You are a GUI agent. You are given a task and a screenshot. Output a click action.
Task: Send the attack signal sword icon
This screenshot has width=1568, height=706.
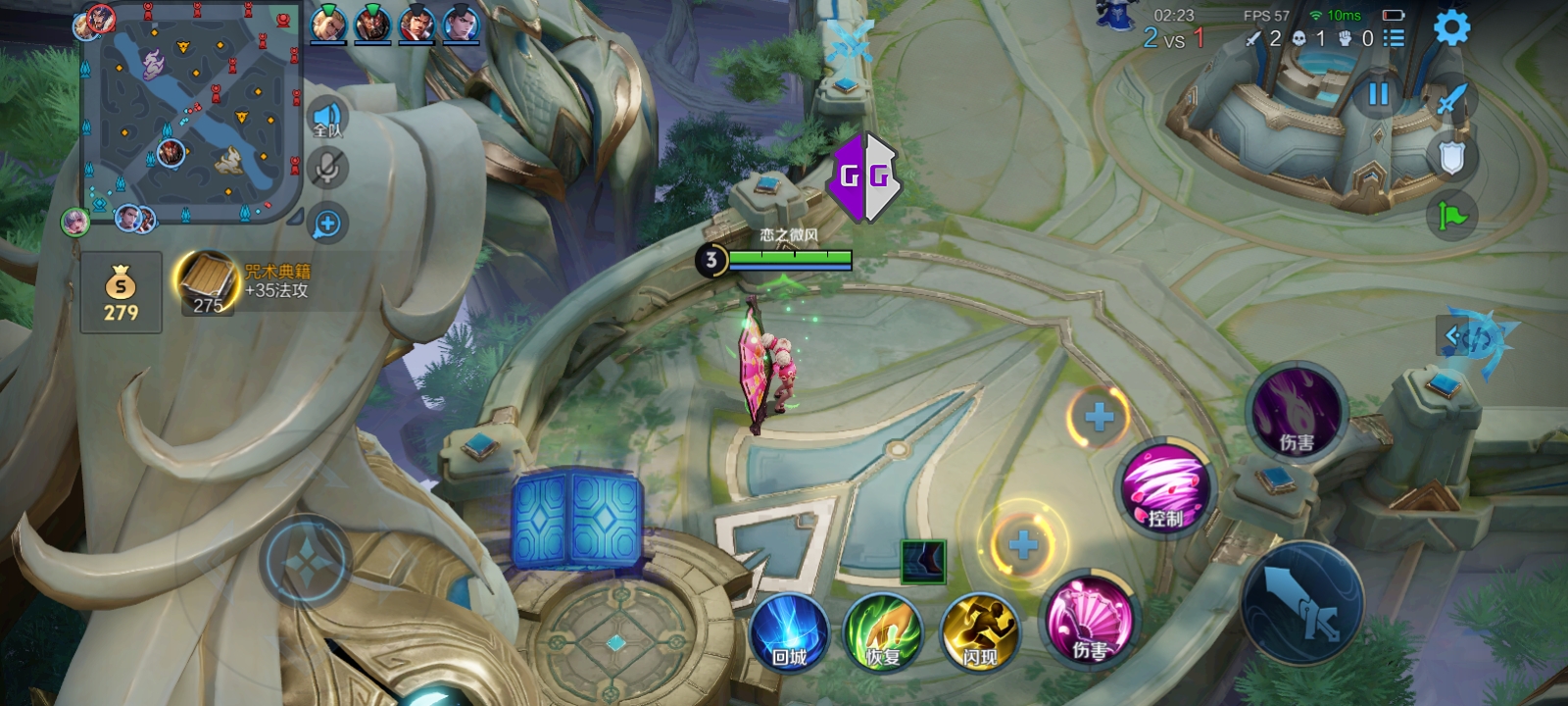click(1451, 99)
